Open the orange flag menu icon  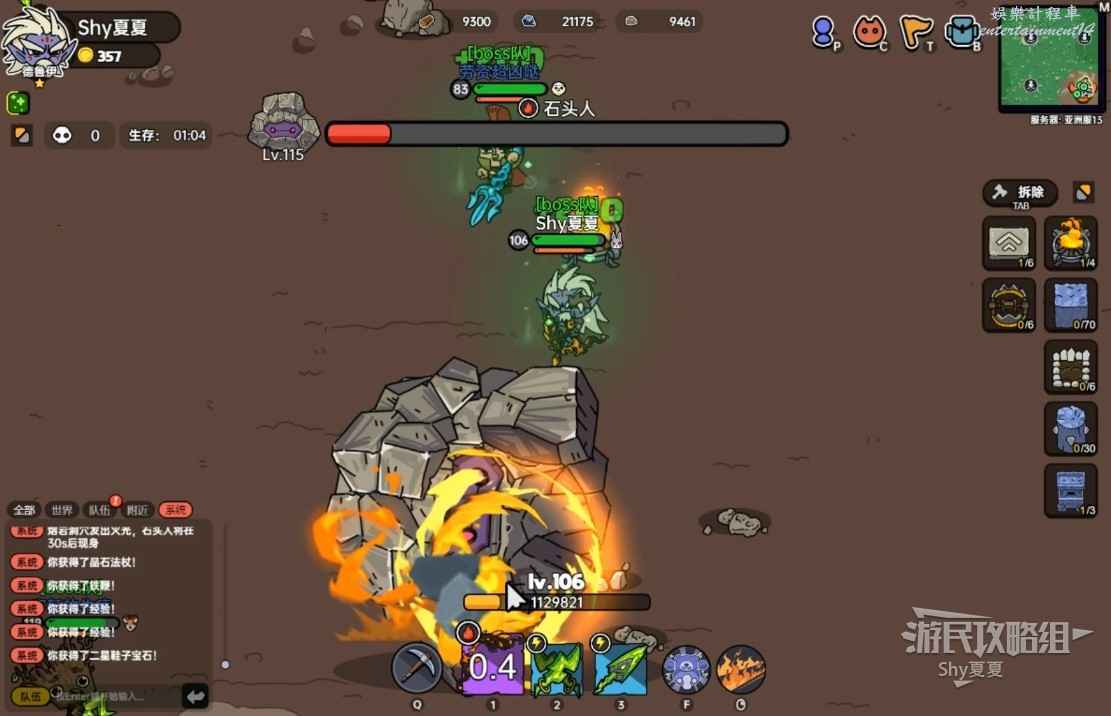(915, 32)
